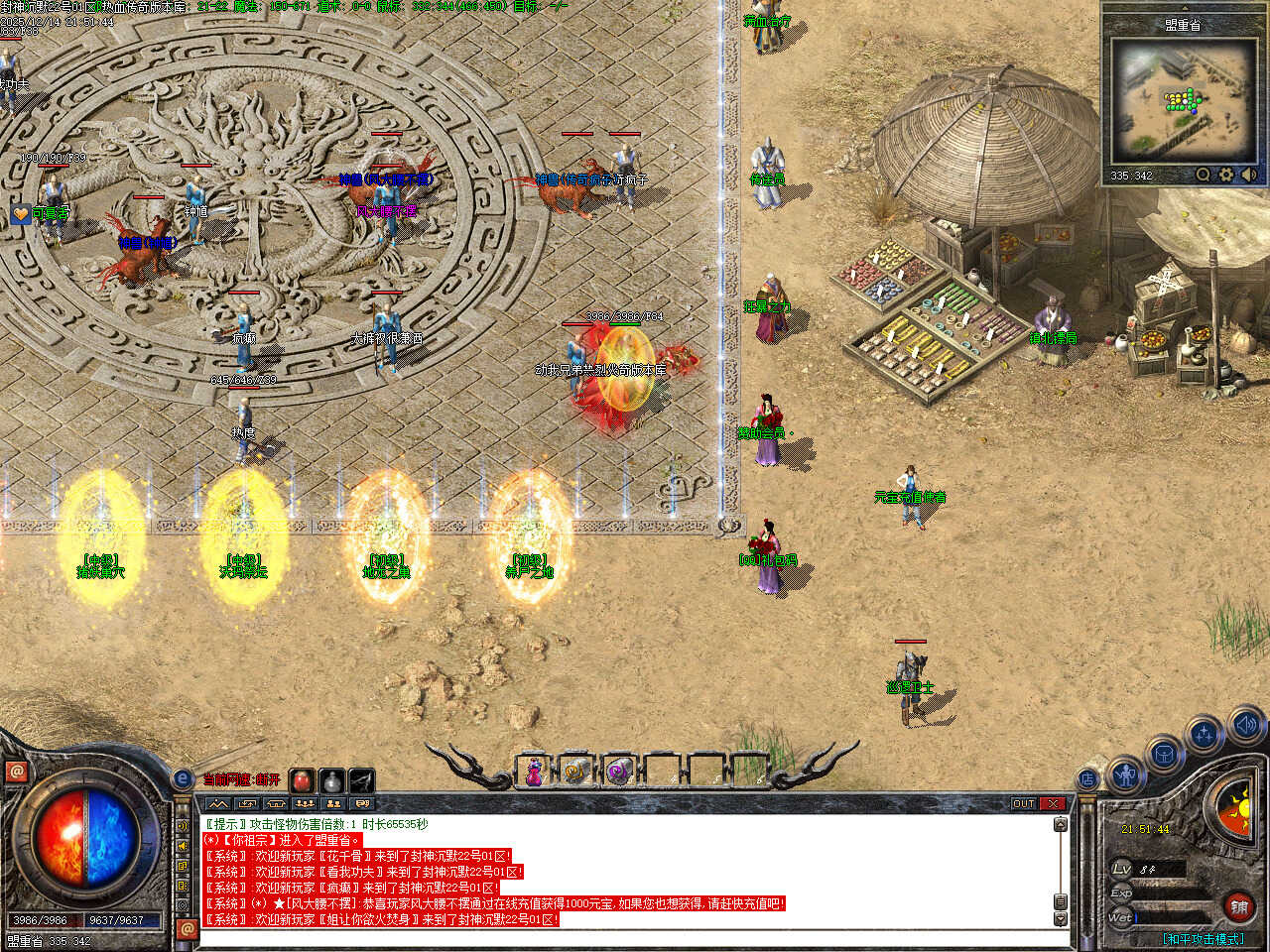This screenshot has height=952, width=1270.
Task: Select the grey flask quick slot
Action: (x=331, y=780)
